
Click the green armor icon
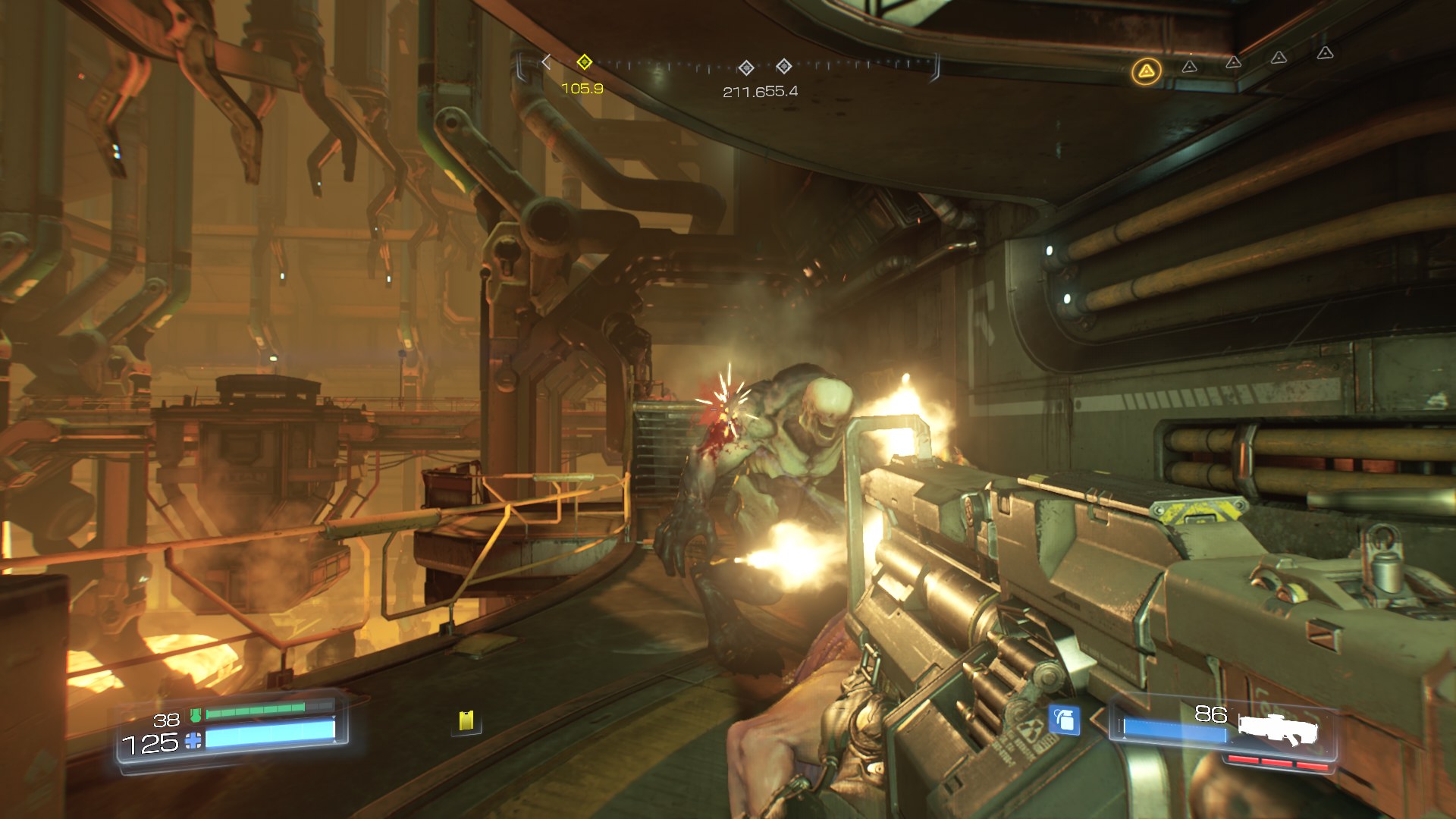click(x=196, y=714)
